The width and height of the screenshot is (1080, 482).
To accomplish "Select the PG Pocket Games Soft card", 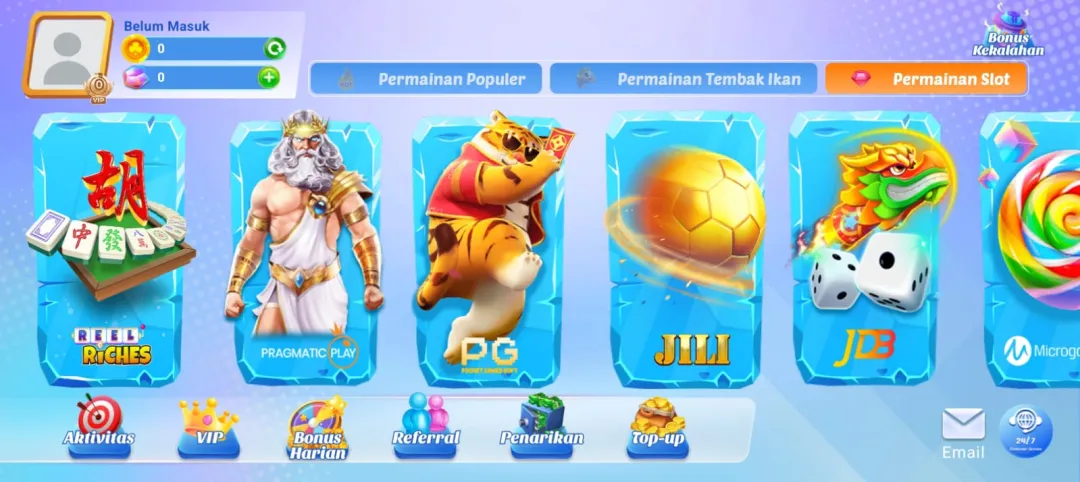I will (x=492, y=250).
